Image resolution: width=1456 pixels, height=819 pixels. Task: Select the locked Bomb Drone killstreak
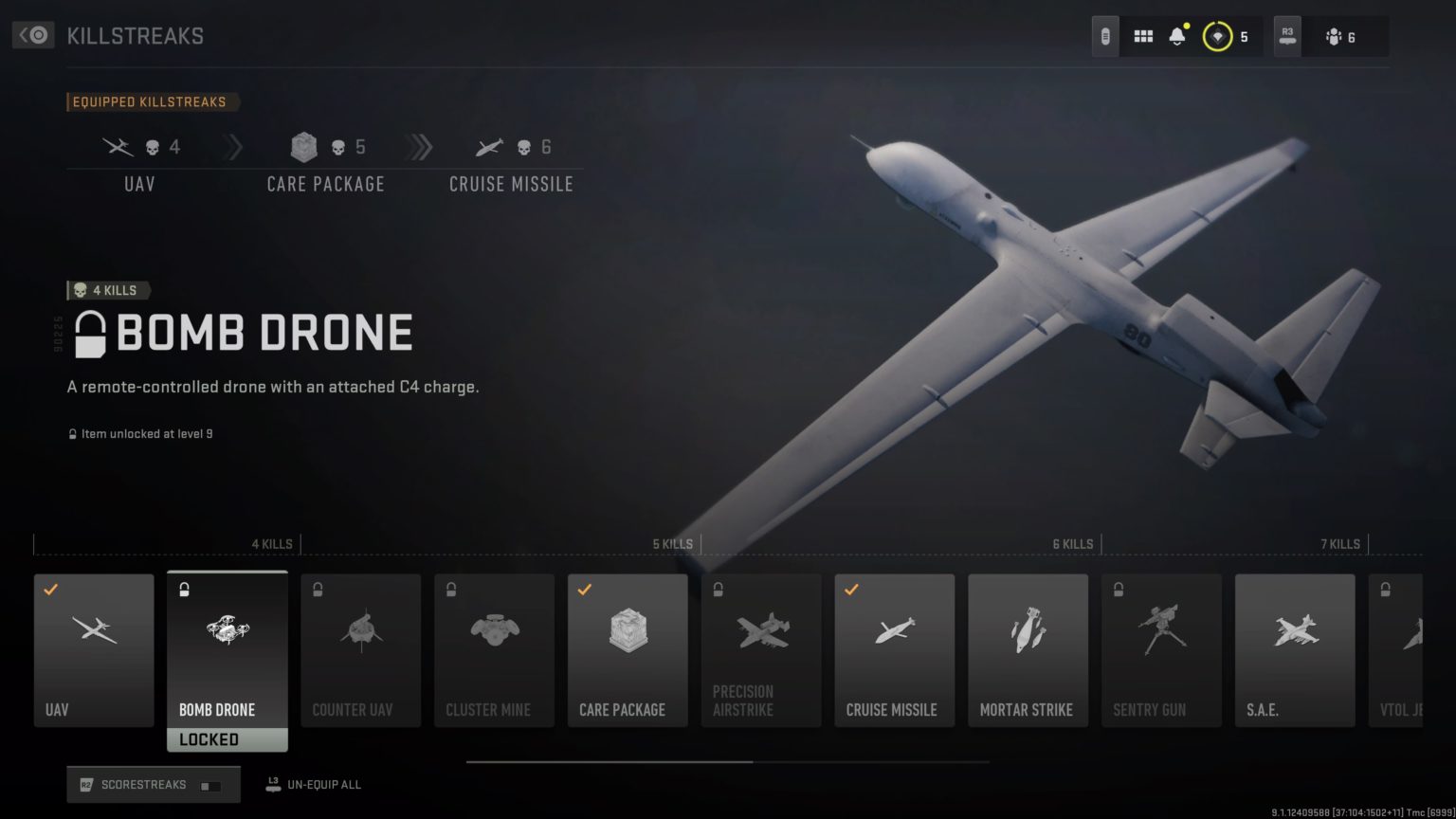(x=227, y=650)
